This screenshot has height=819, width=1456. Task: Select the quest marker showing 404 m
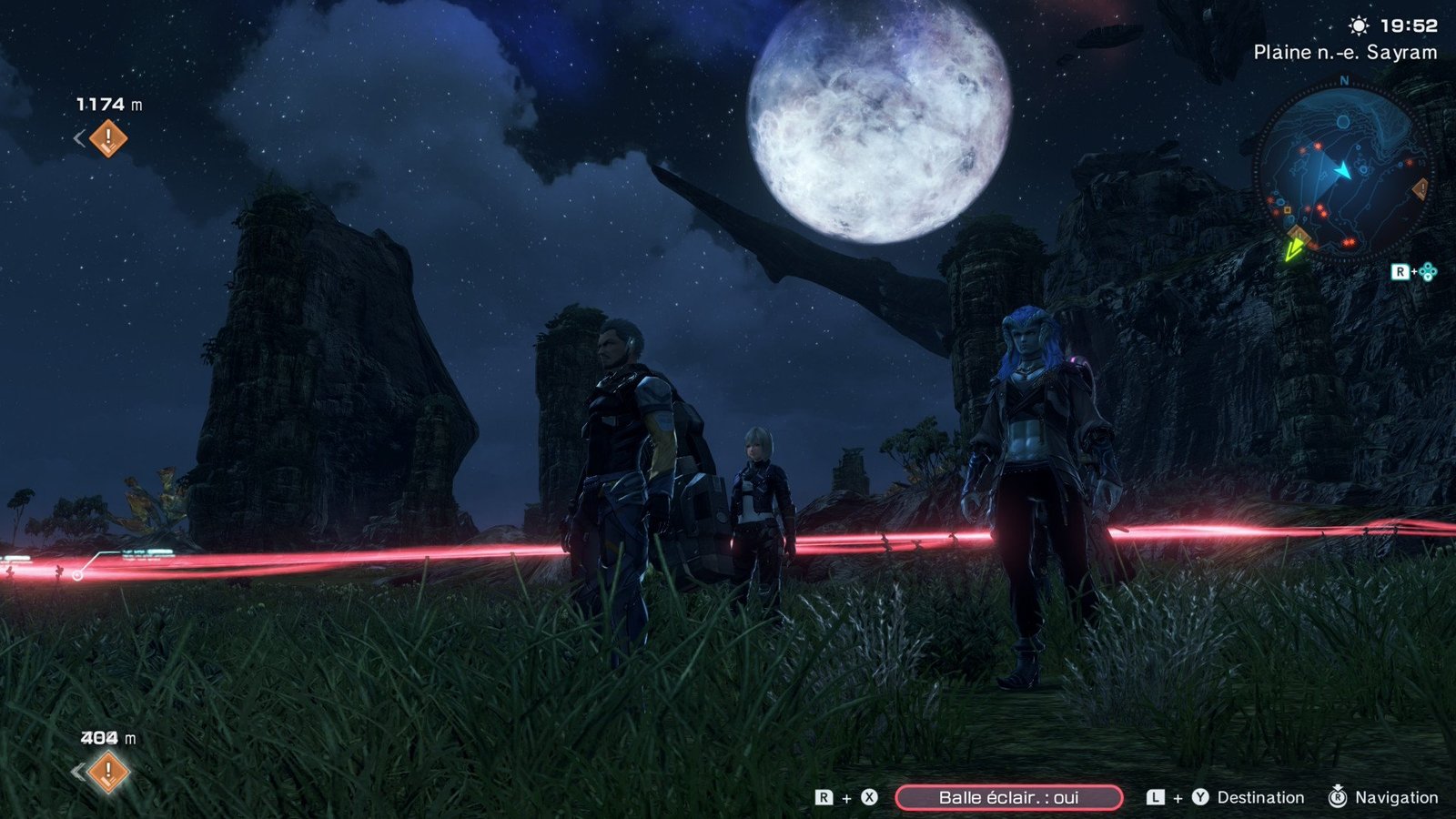pos(108,772)
